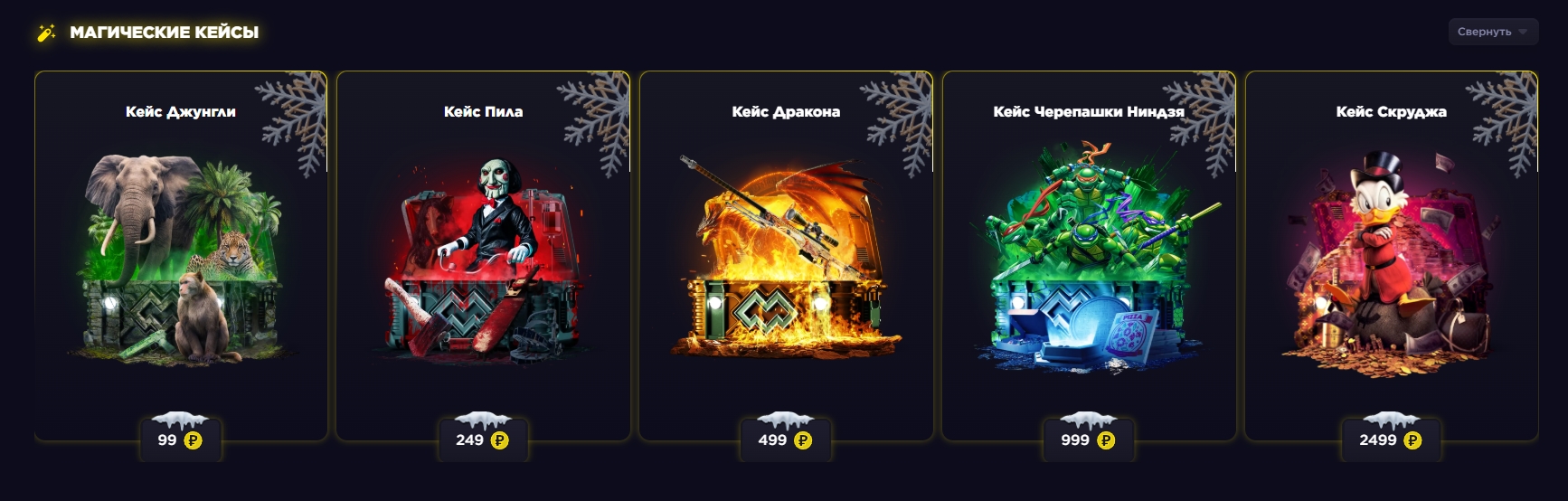Click the 499 coin price tag
The width and height of the screenshot is (1568, 501).
[785, 440]
